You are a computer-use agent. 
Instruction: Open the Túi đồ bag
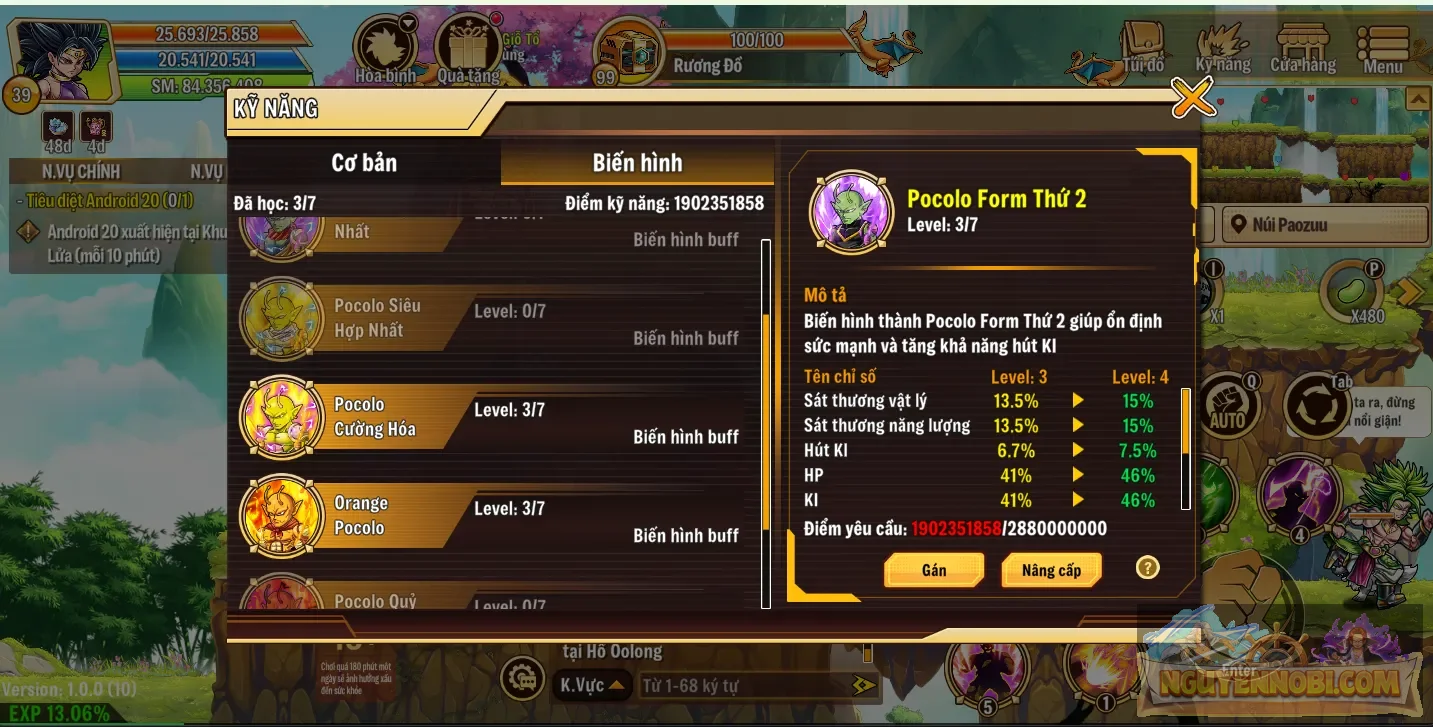tap(1142, 48)
